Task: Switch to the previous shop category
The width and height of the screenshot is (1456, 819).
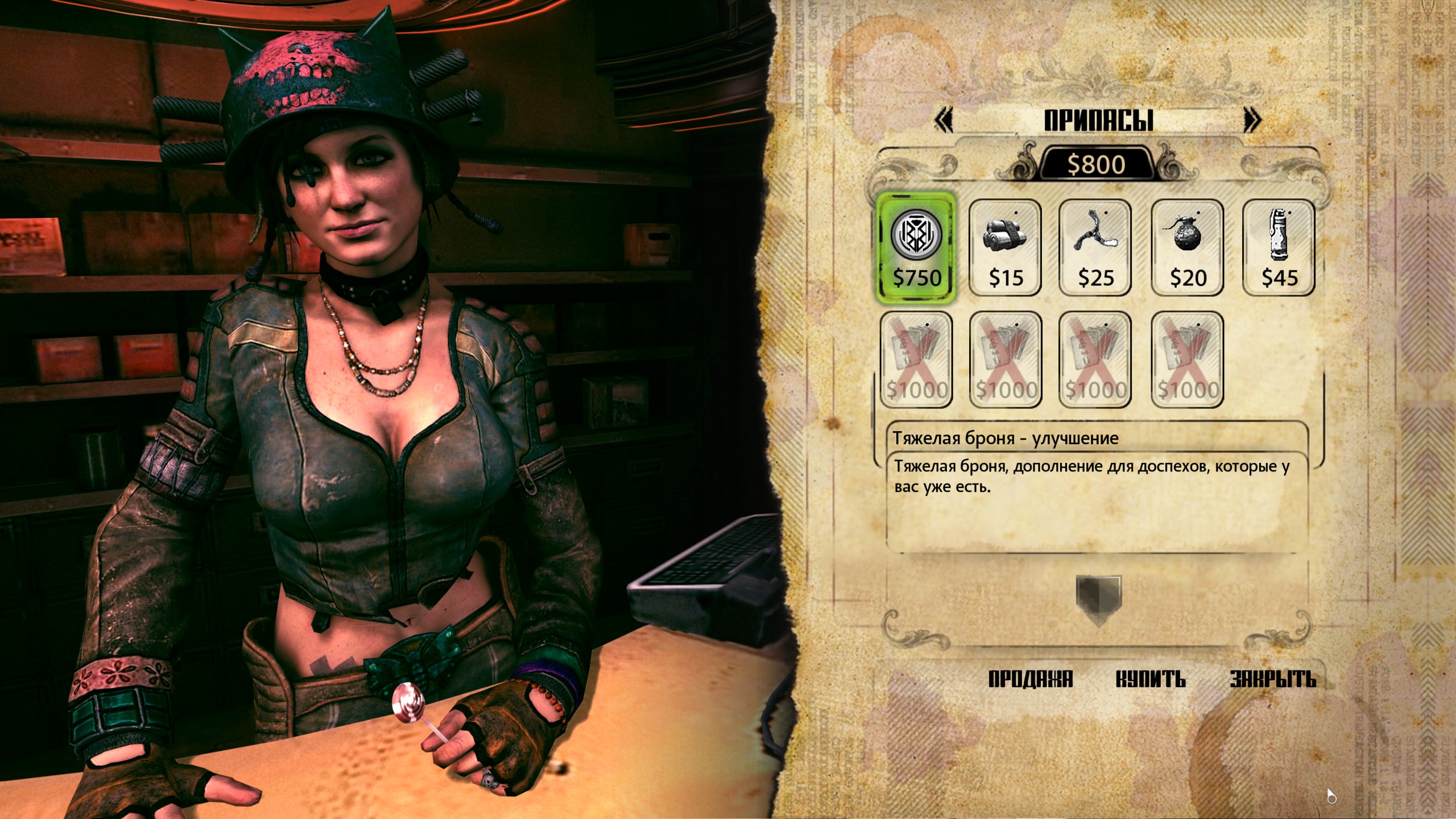Action: click(944, 121)
